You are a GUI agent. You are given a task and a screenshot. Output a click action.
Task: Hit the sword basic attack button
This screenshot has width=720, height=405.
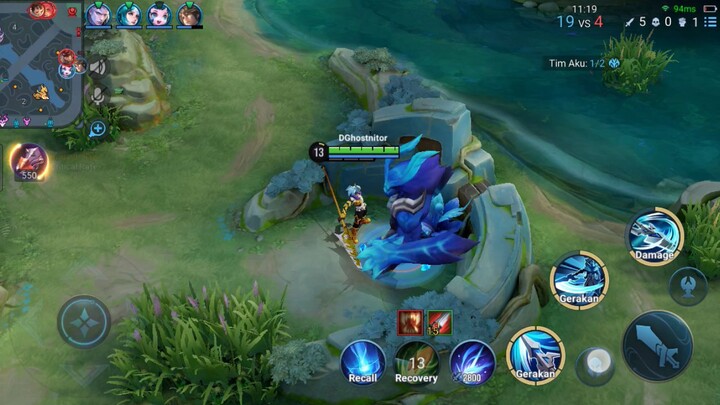[657, 345]
